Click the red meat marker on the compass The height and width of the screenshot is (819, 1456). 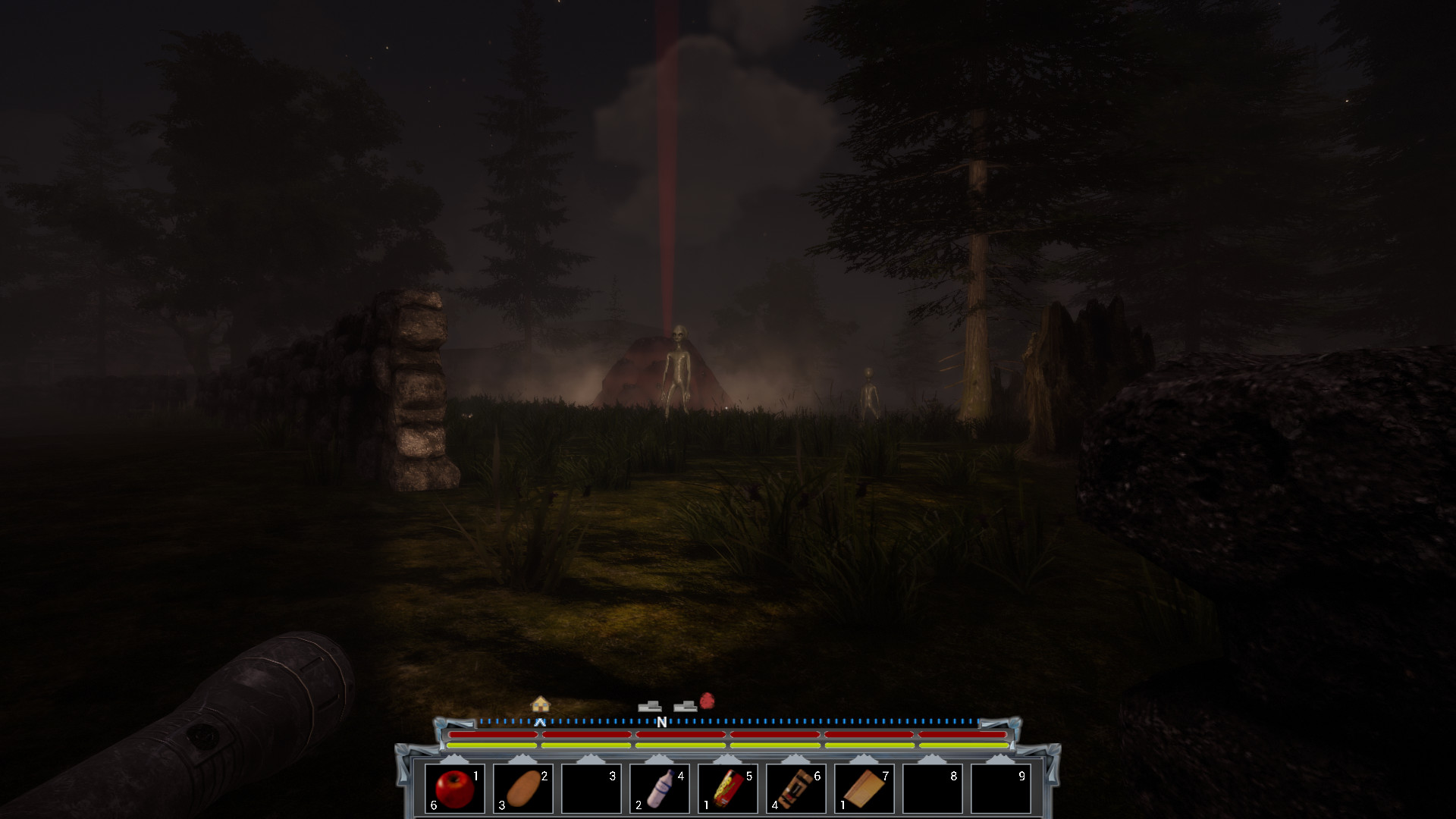(708, 701)
